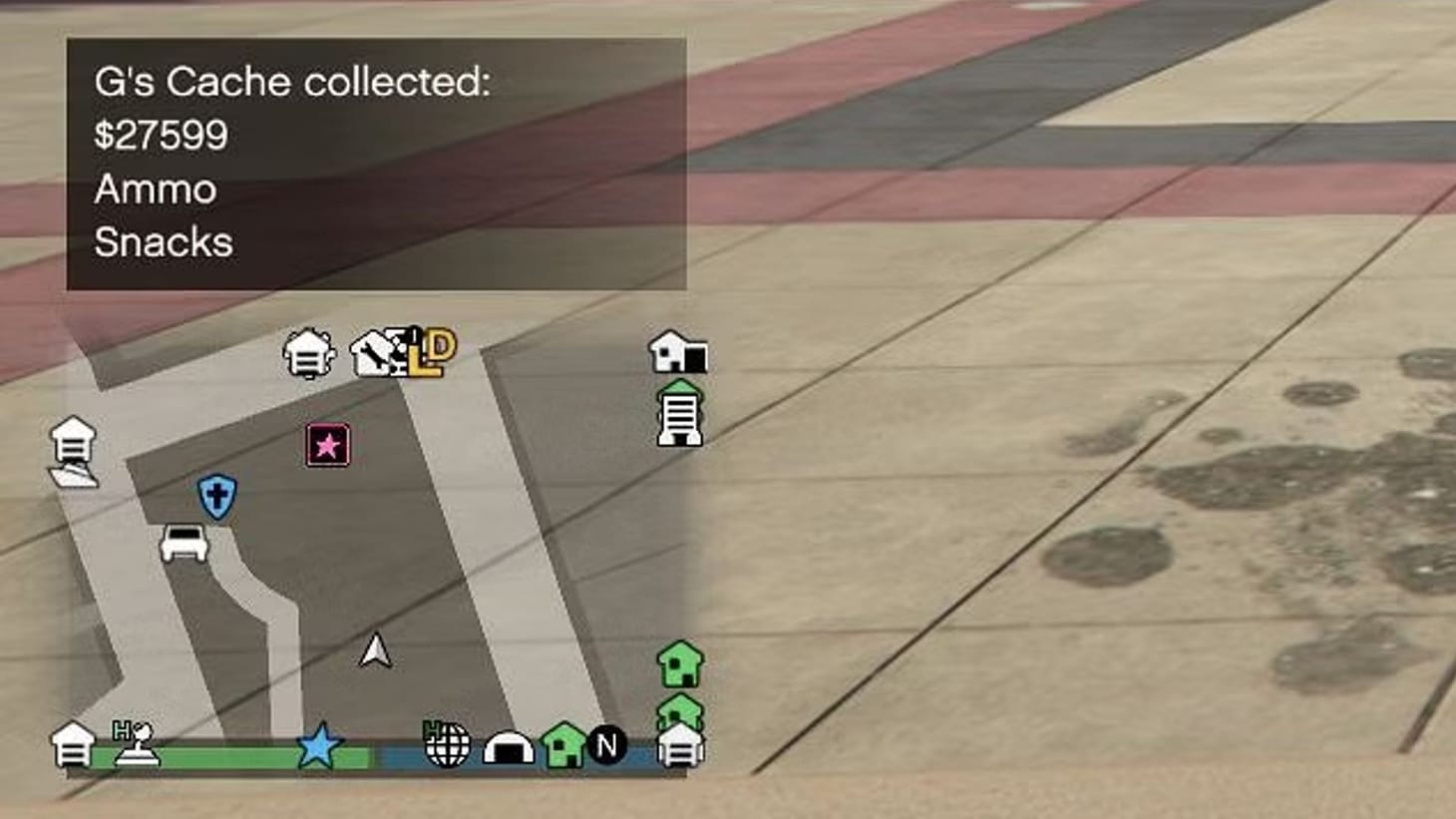Click the green health bar

[x=229, y=757]
